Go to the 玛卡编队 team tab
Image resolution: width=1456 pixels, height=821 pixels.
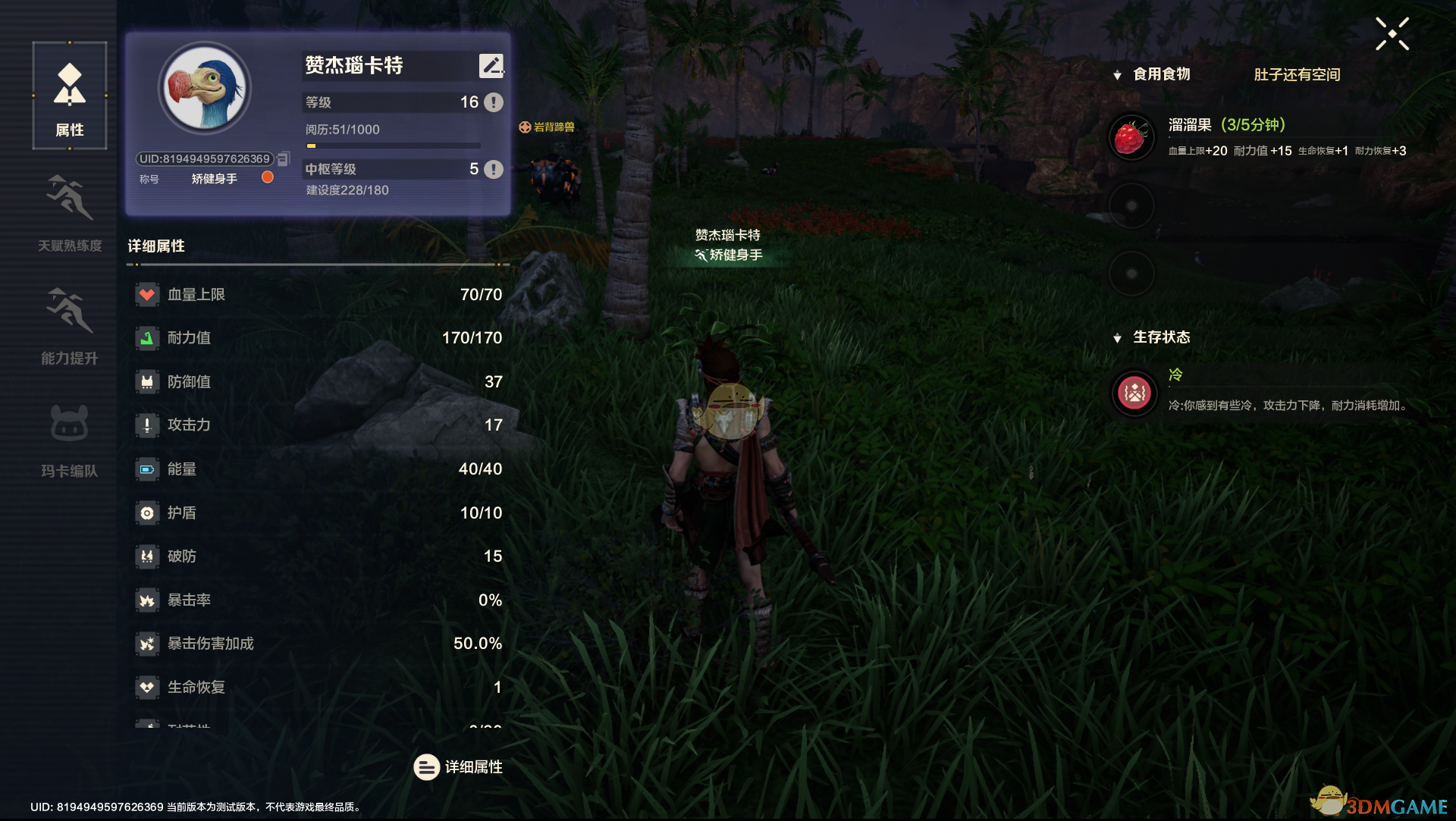[x=70, y=439]
